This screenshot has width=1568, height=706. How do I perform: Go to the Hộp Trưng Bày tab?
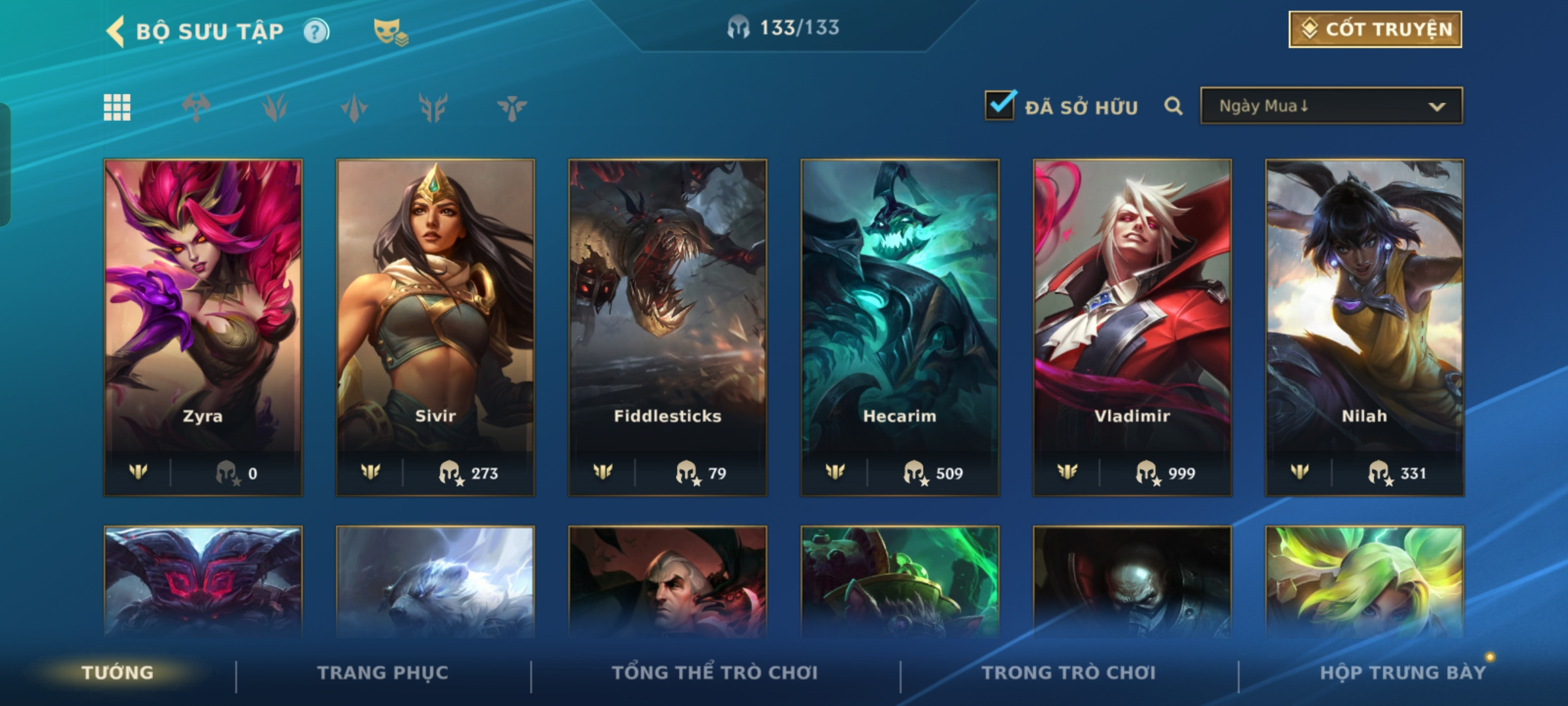(1403, 673)
